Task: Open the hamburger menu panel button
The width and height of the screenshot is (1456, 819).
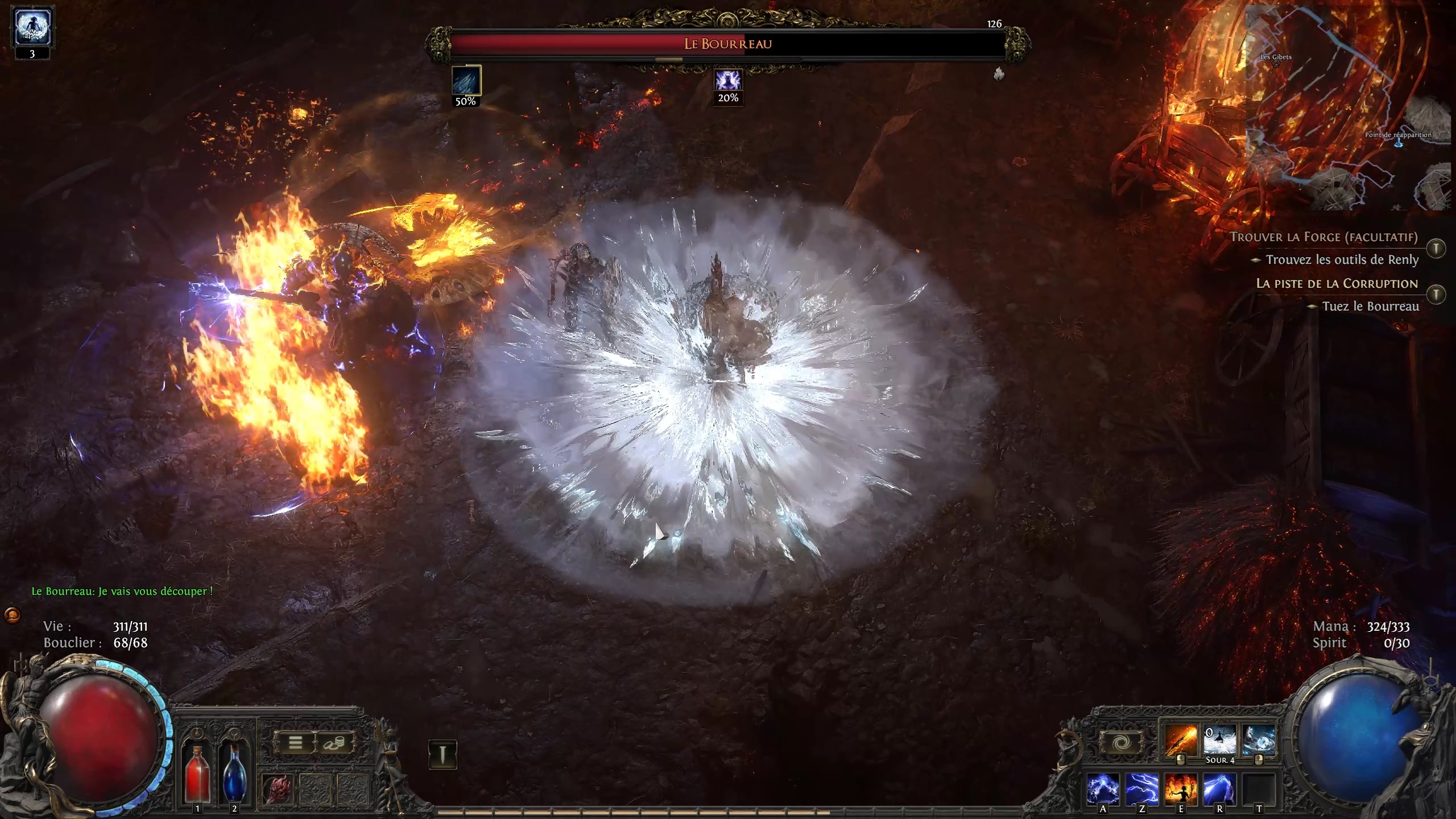Action: pyautogui.click(x=295, y=742)
